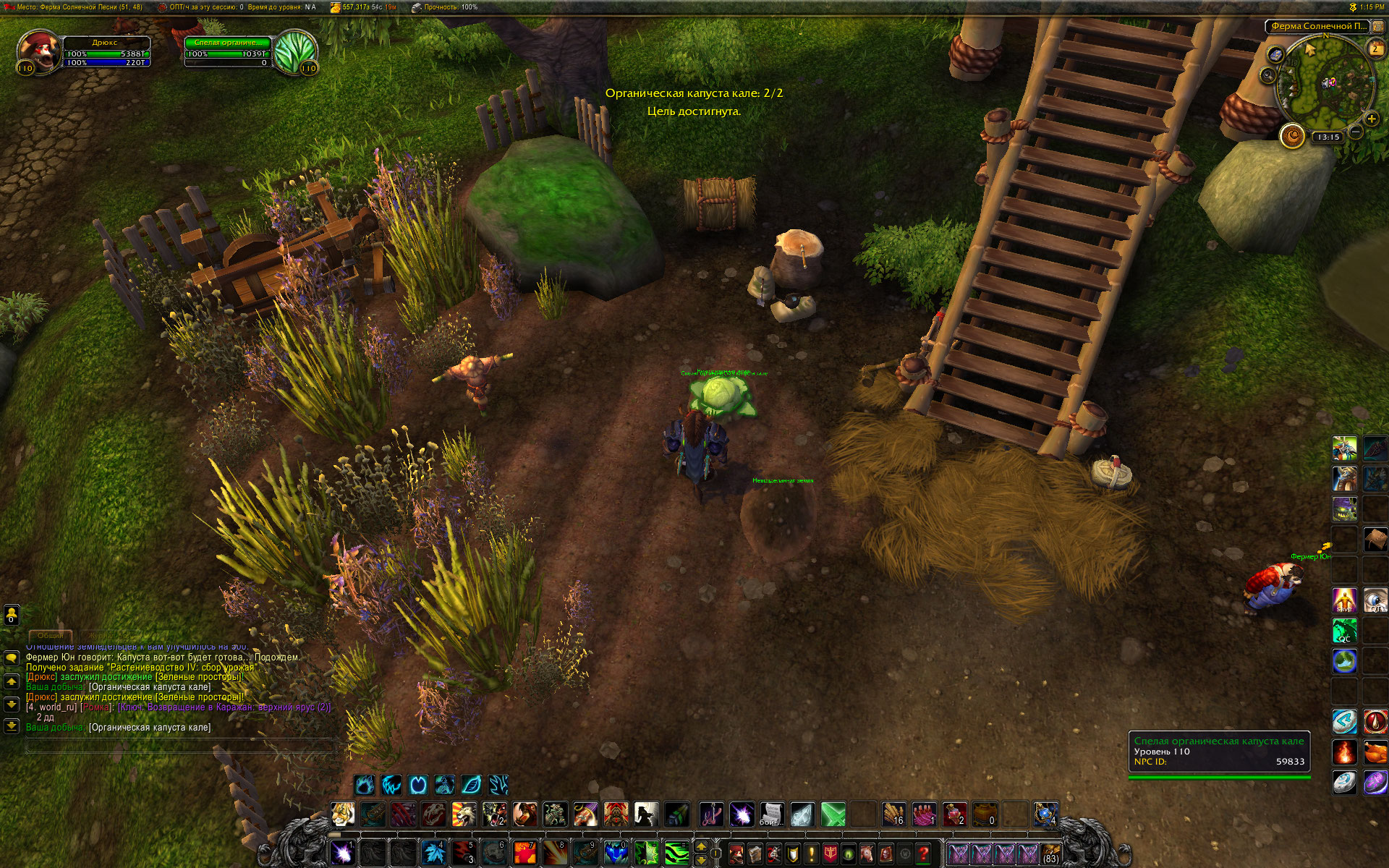Click the eye icon labeled QT
1389x868 pixels.
point(1375,600)
